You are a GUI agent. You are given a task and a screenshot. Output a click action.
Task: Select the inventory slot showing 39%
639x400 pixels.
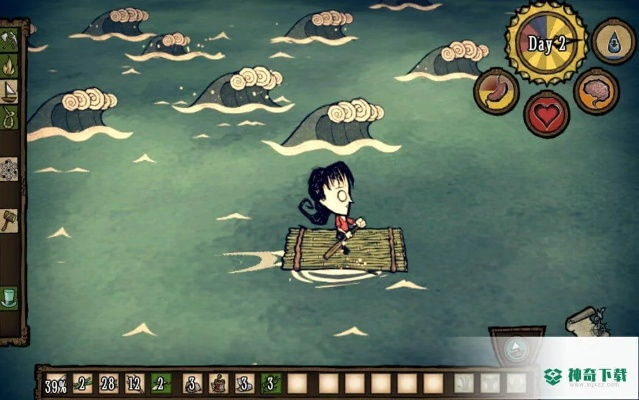coord(56,384)
